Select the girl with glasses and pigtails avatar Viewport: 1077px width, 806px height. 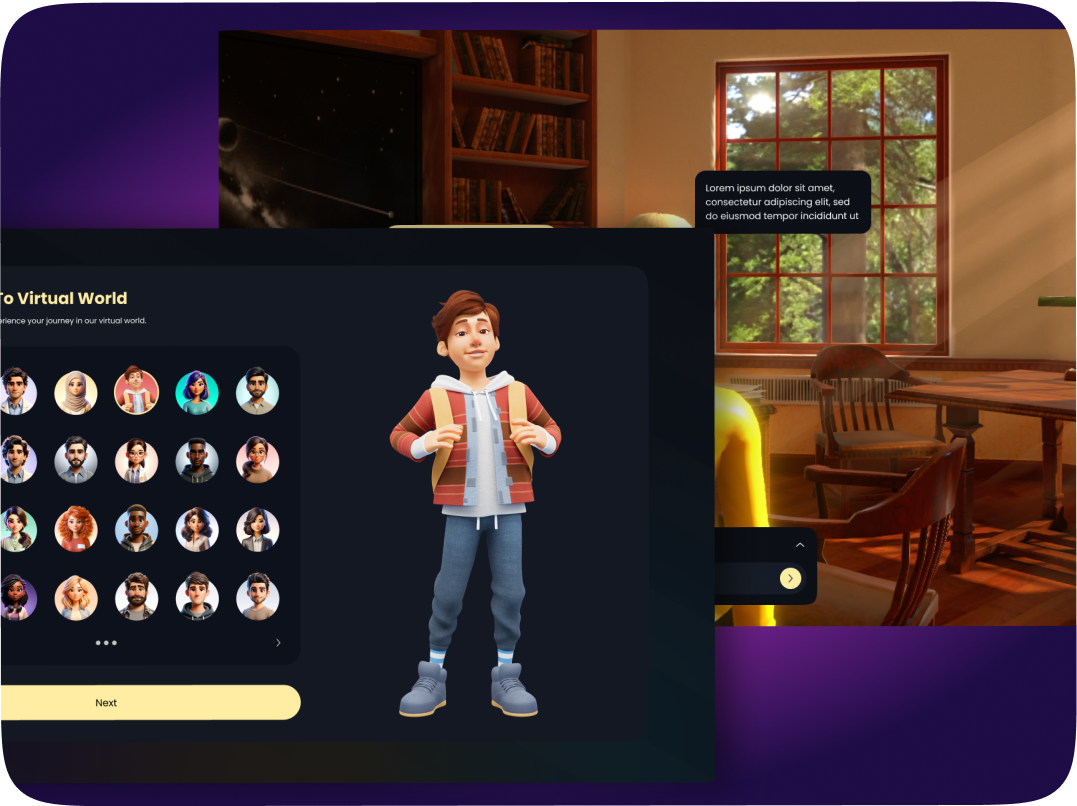[x=137, y=461]
